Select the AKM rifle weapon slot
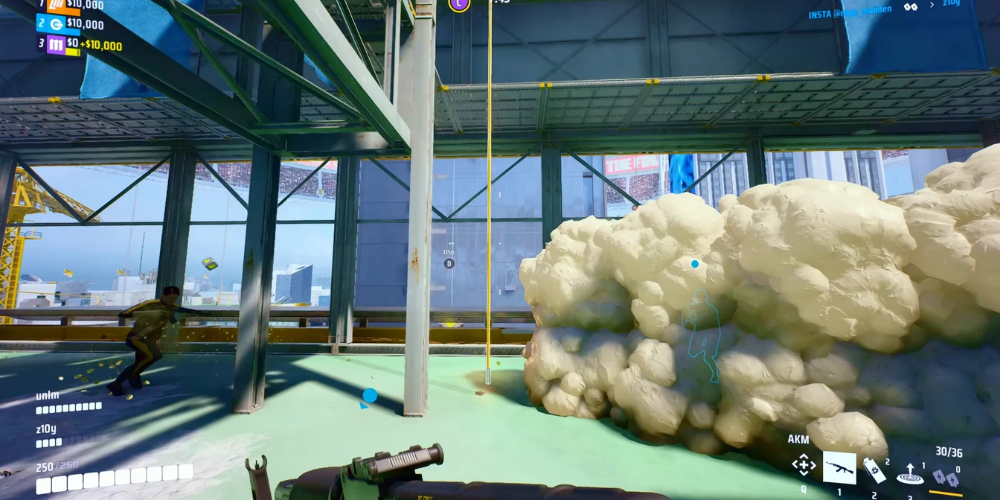The image size is (1000, 500). click(x=839, y=466)
